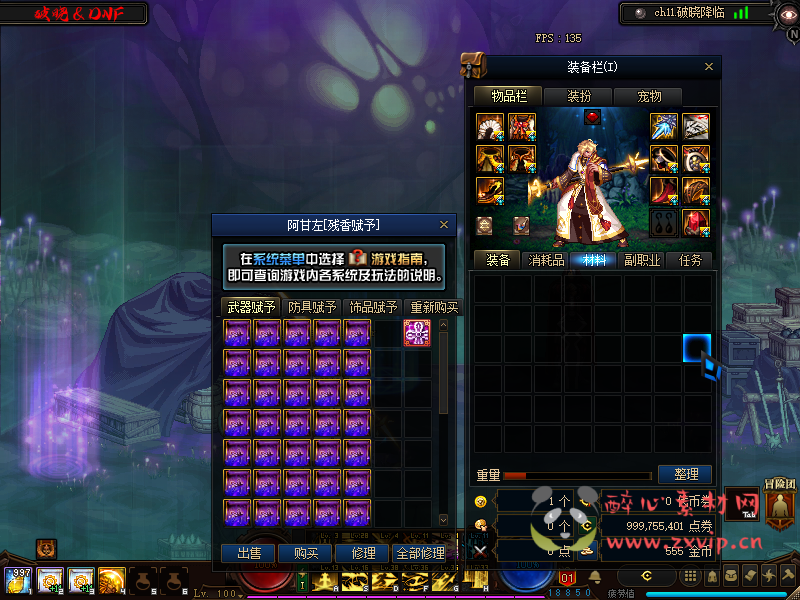
Task: Switch to the 装扮 avatar tab
Action: coord(579,96)
